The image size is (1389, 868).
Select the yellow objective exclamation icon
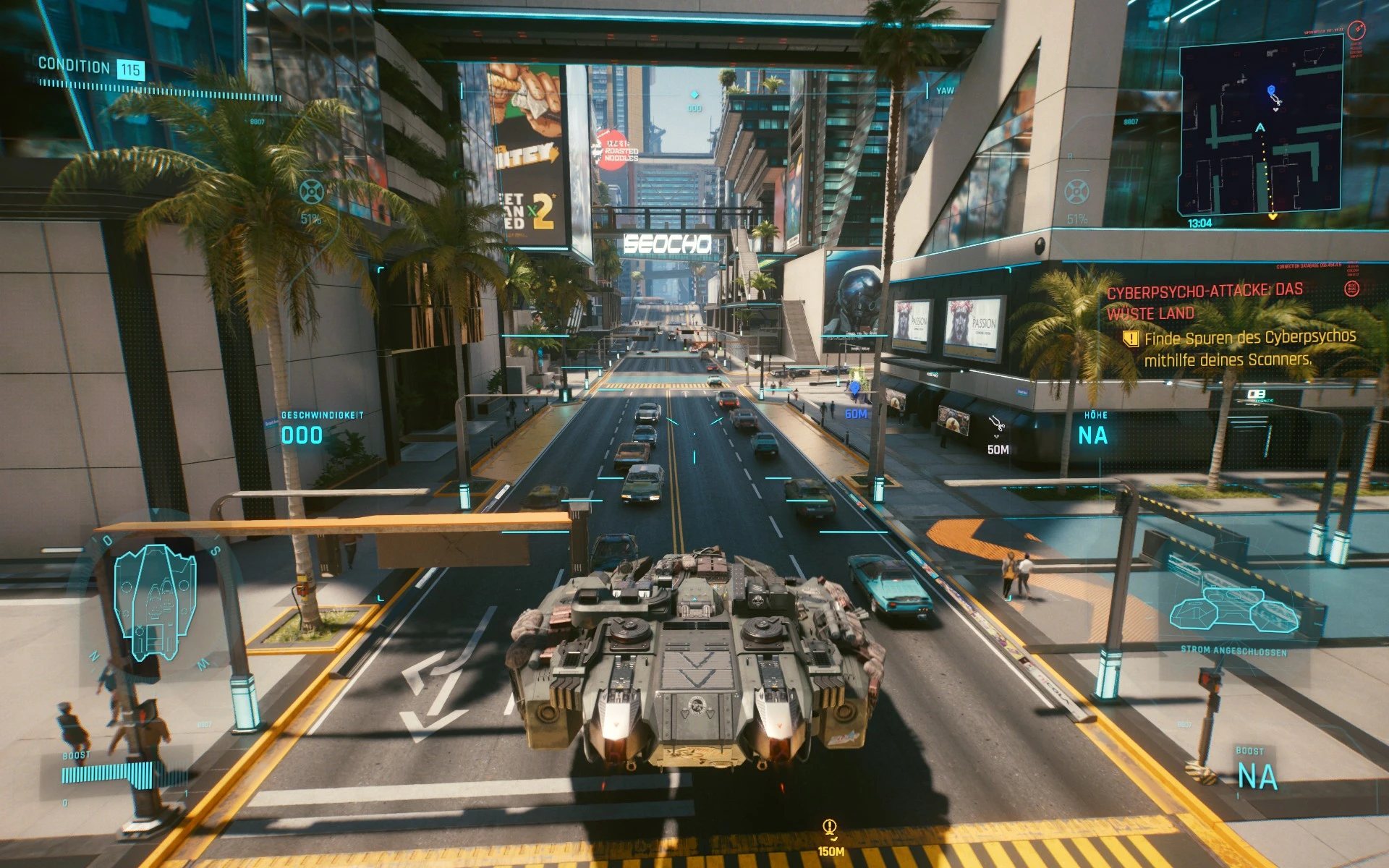(x=1130, y=339)
